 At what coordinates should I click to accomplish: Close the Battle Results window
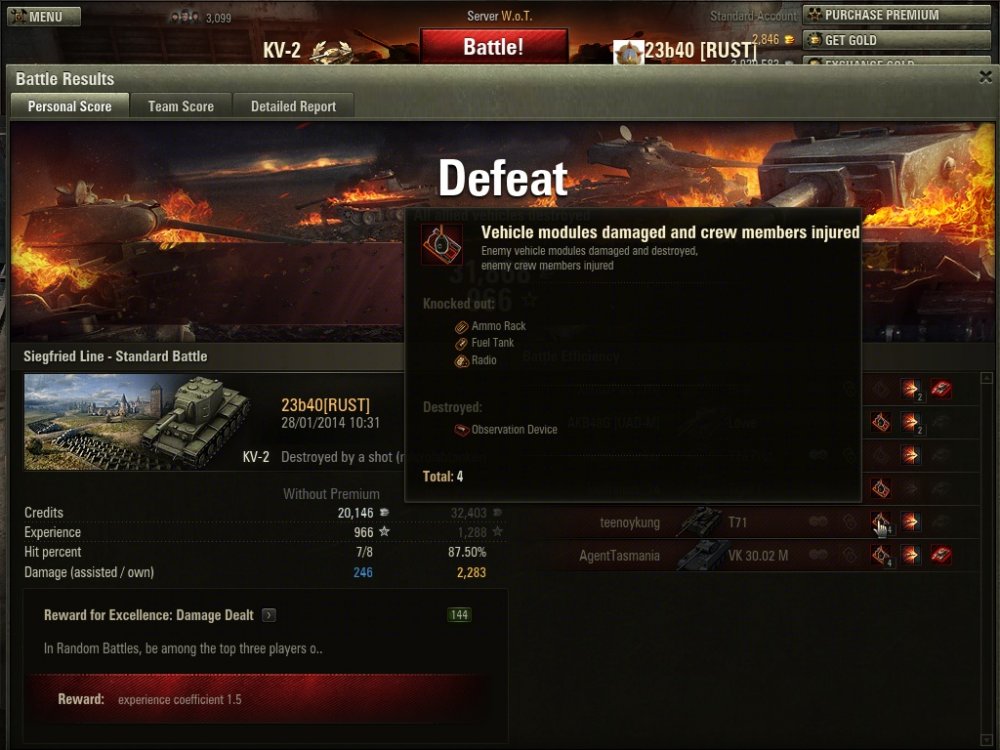tap(984, 77)
